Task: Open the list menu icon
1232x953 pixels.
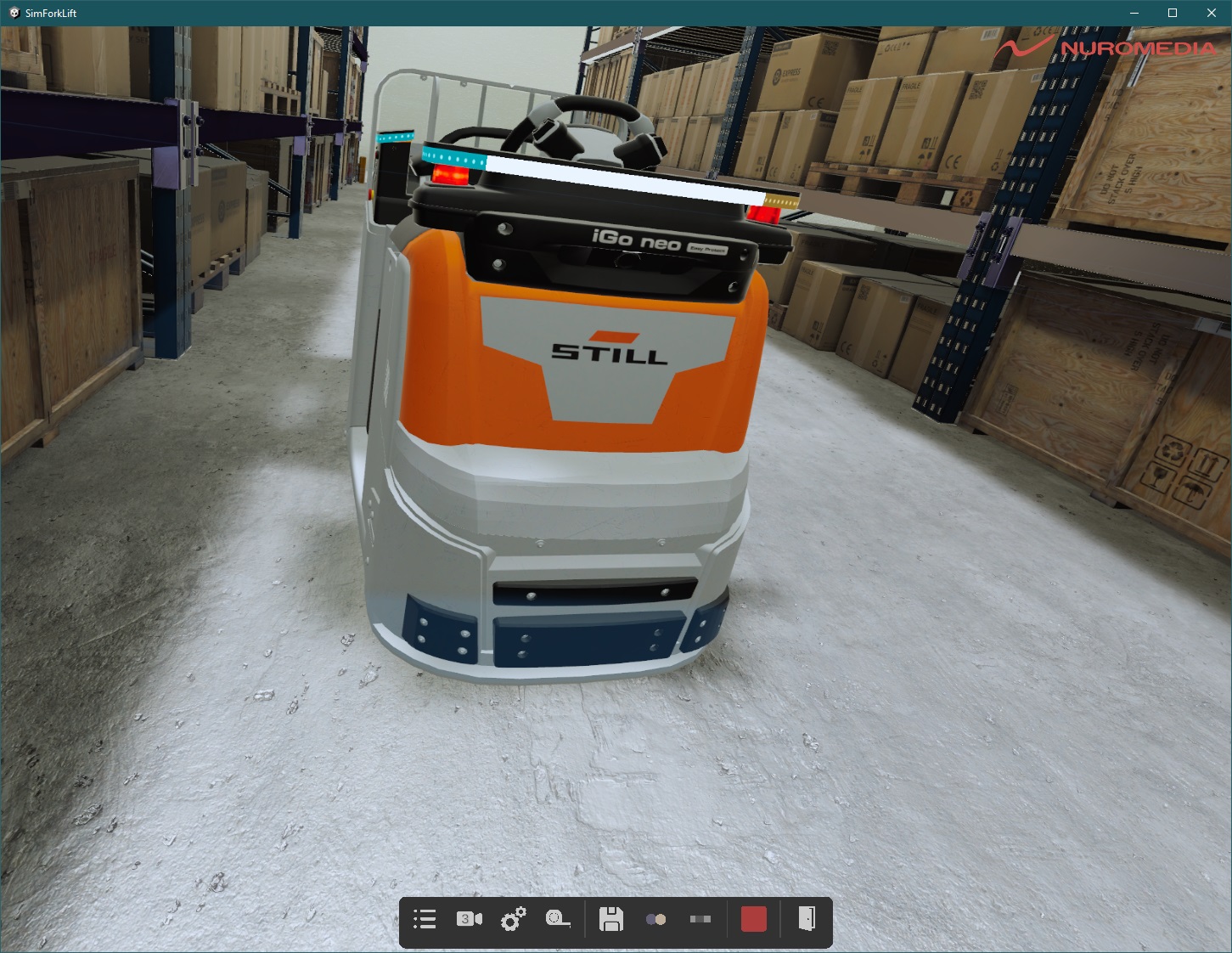Action: click(x=425, y=919)
